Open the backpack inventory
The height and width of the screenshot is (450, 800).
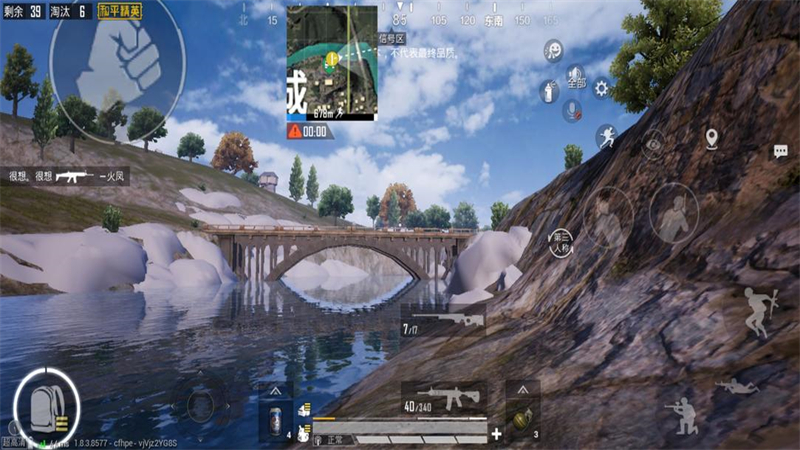[46, 404]
